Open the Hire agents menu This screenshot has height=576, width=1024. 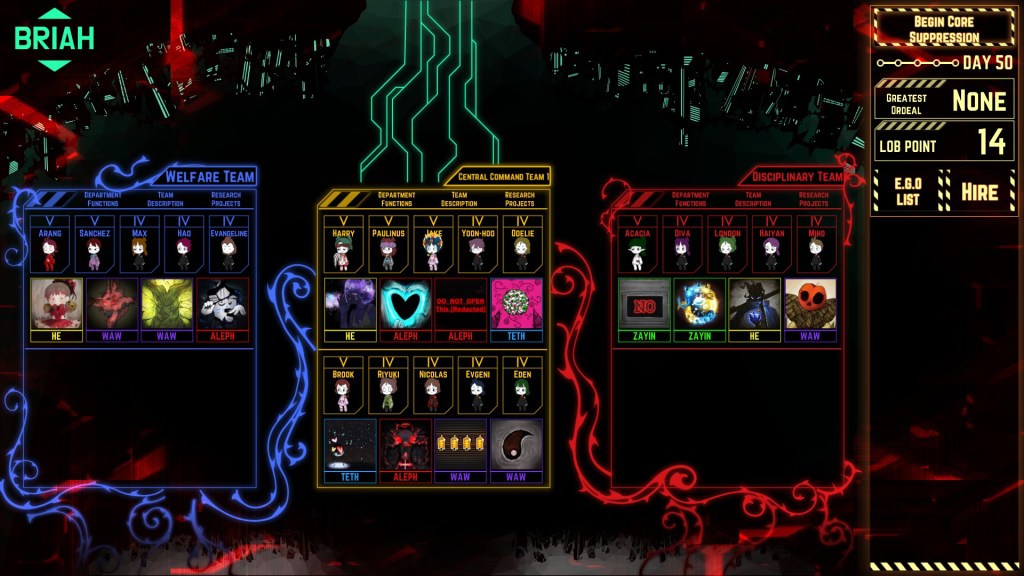click(x=979, y=191)
